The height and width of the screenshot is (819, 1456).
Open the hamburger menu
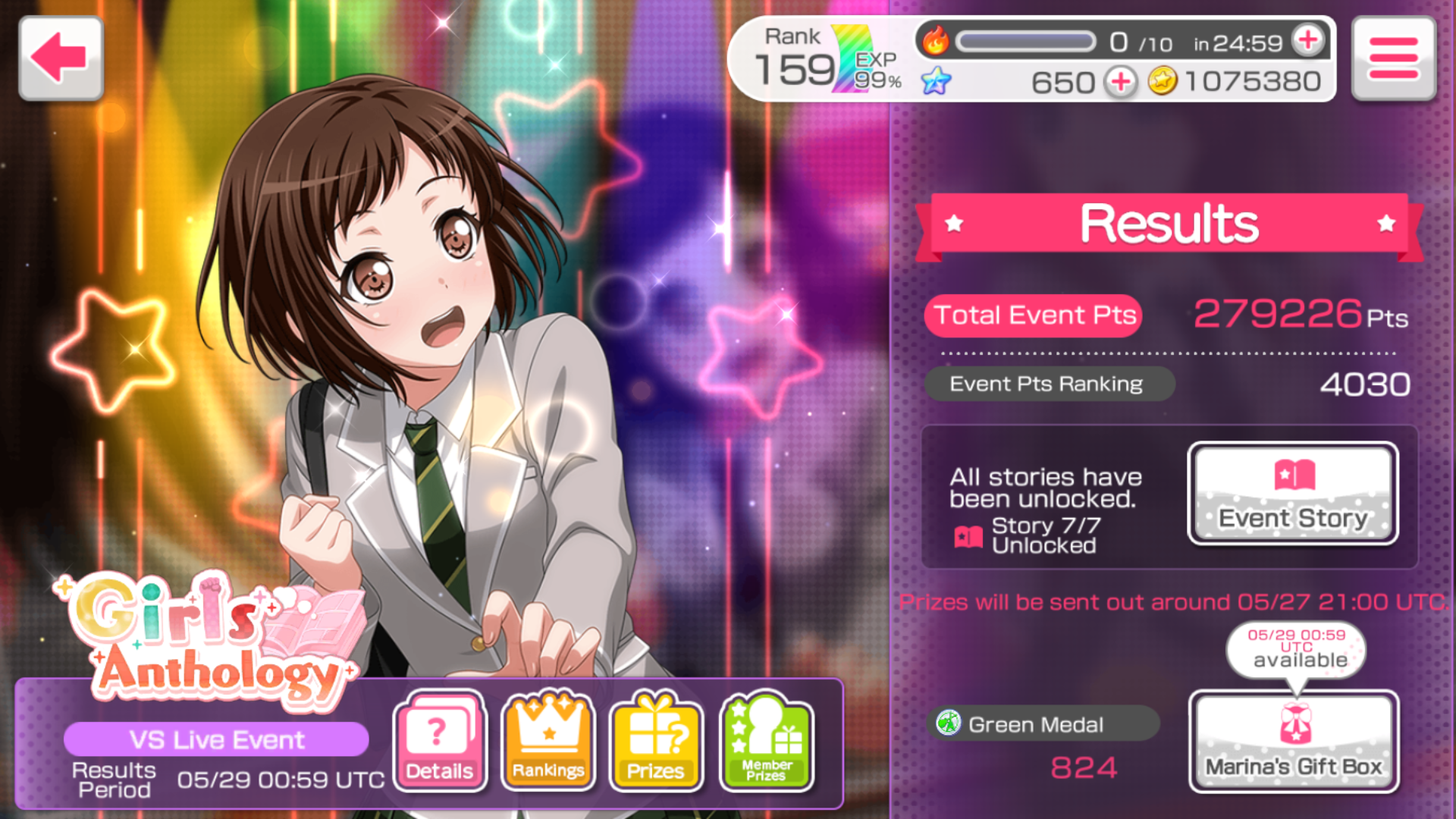(x=1393, y=58)
